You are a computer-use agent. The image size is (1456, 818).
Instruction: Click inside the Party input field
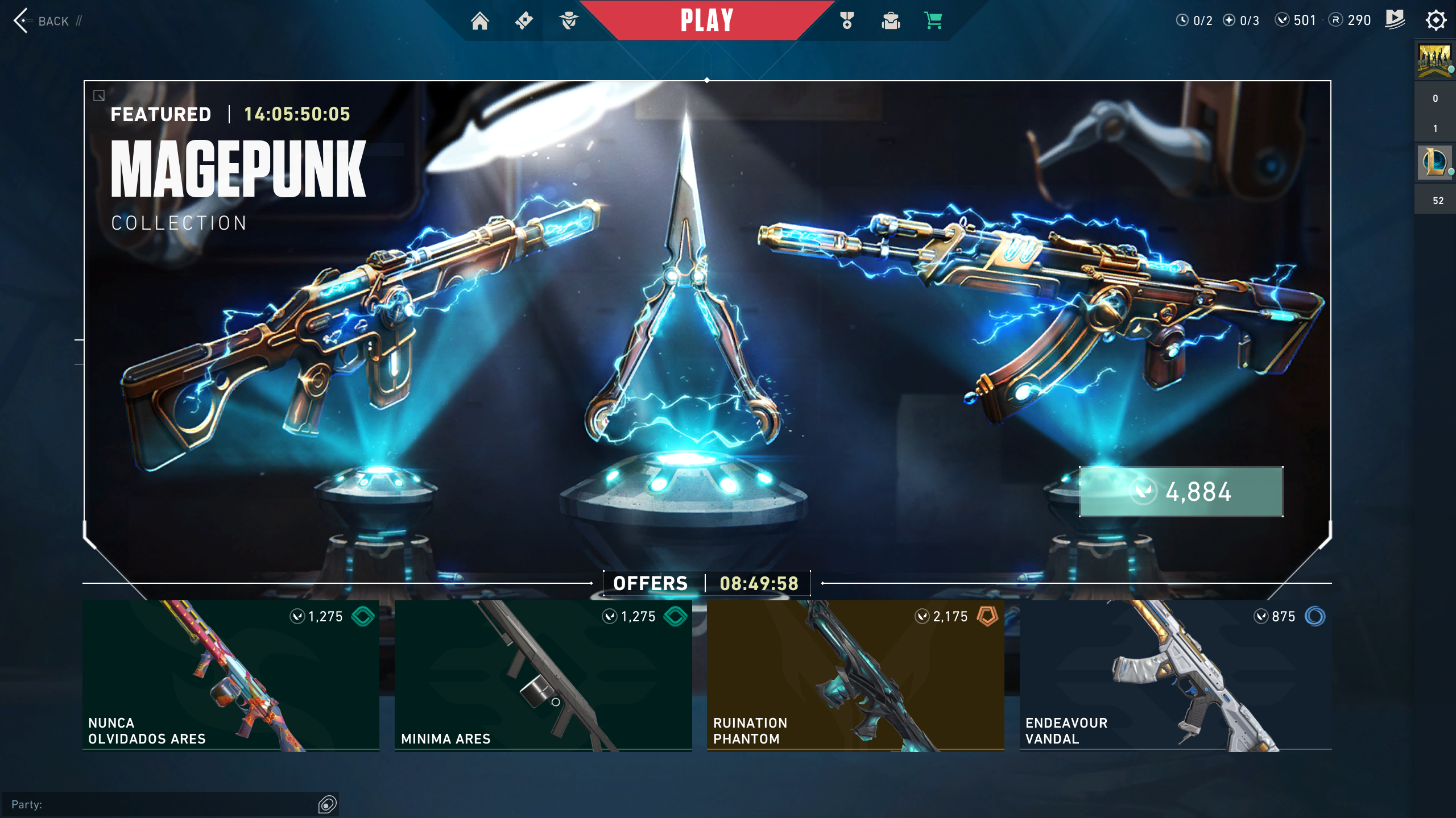[171, 804]
